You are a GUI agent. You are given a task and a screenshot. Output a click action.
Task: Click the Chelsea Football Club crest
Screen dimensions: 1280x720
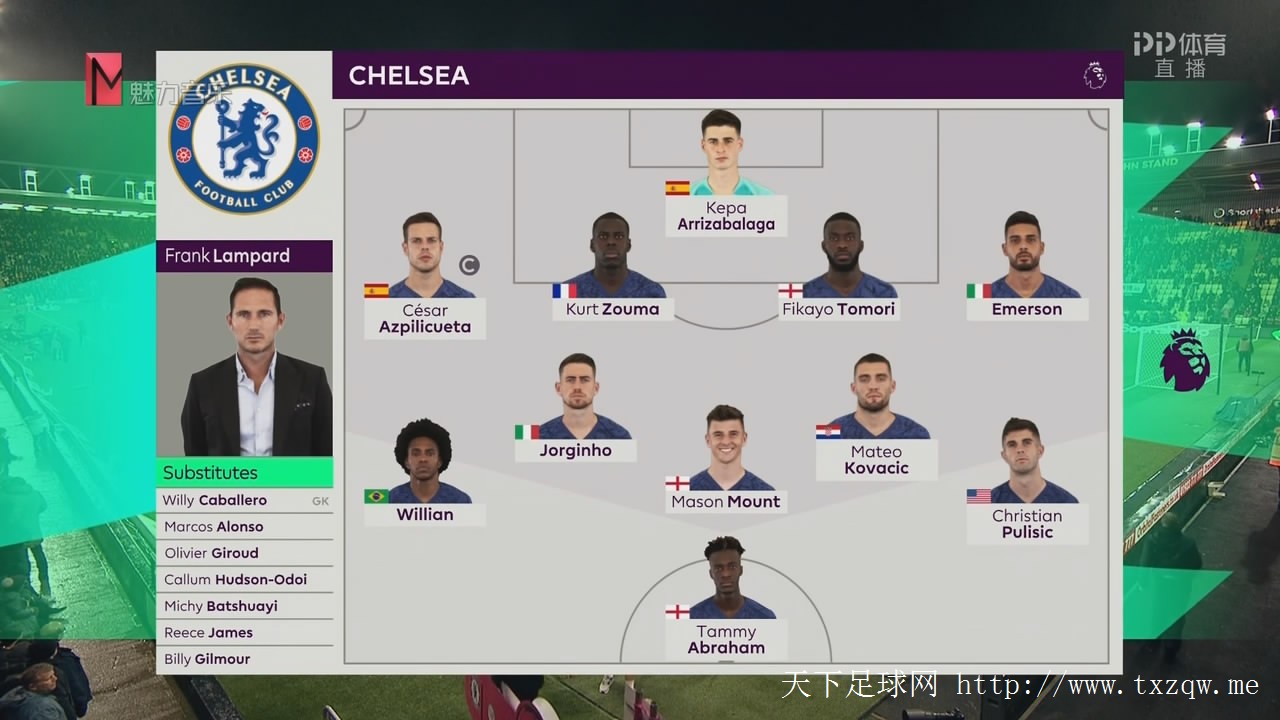244,138
